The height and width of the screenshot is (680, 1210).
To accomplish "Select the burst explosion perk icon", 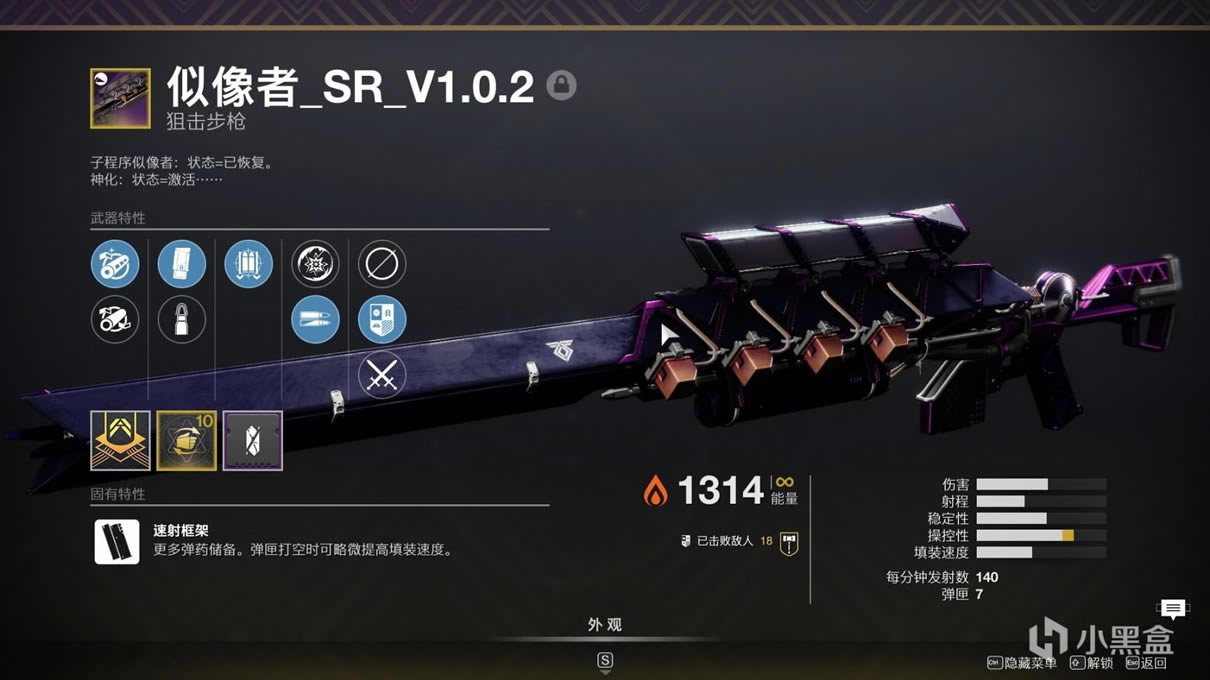I will [x=315, y=265].
